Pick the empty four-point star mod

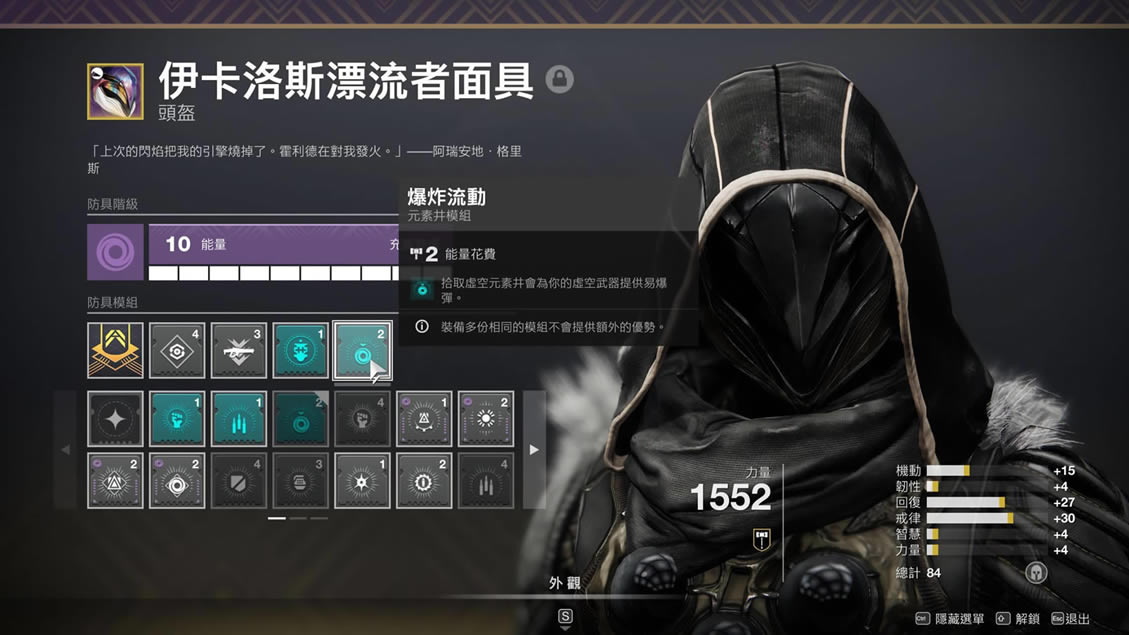point(115,419)
